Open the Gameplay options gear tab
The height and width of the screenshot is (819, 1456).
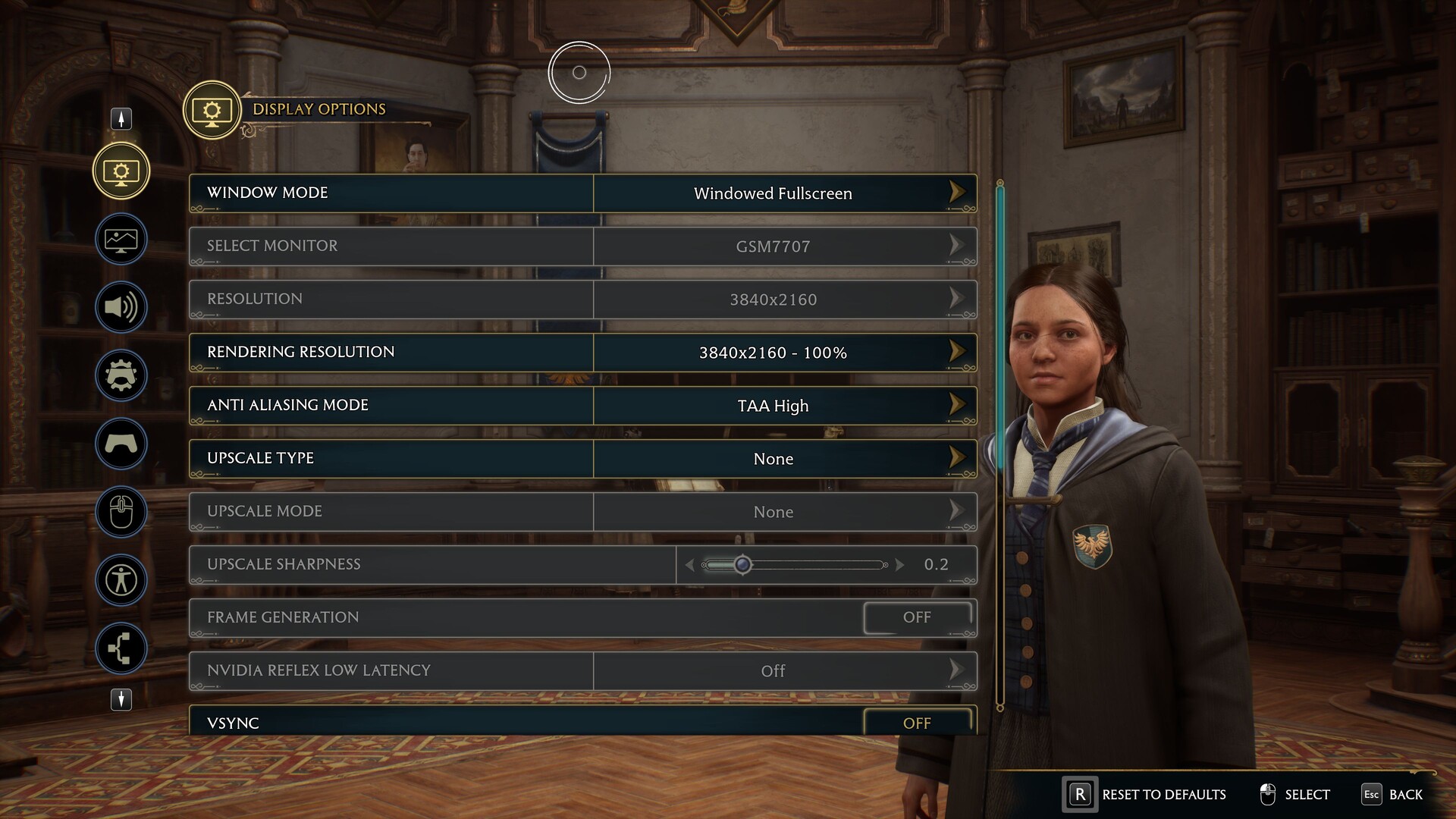tap(121, 375)
